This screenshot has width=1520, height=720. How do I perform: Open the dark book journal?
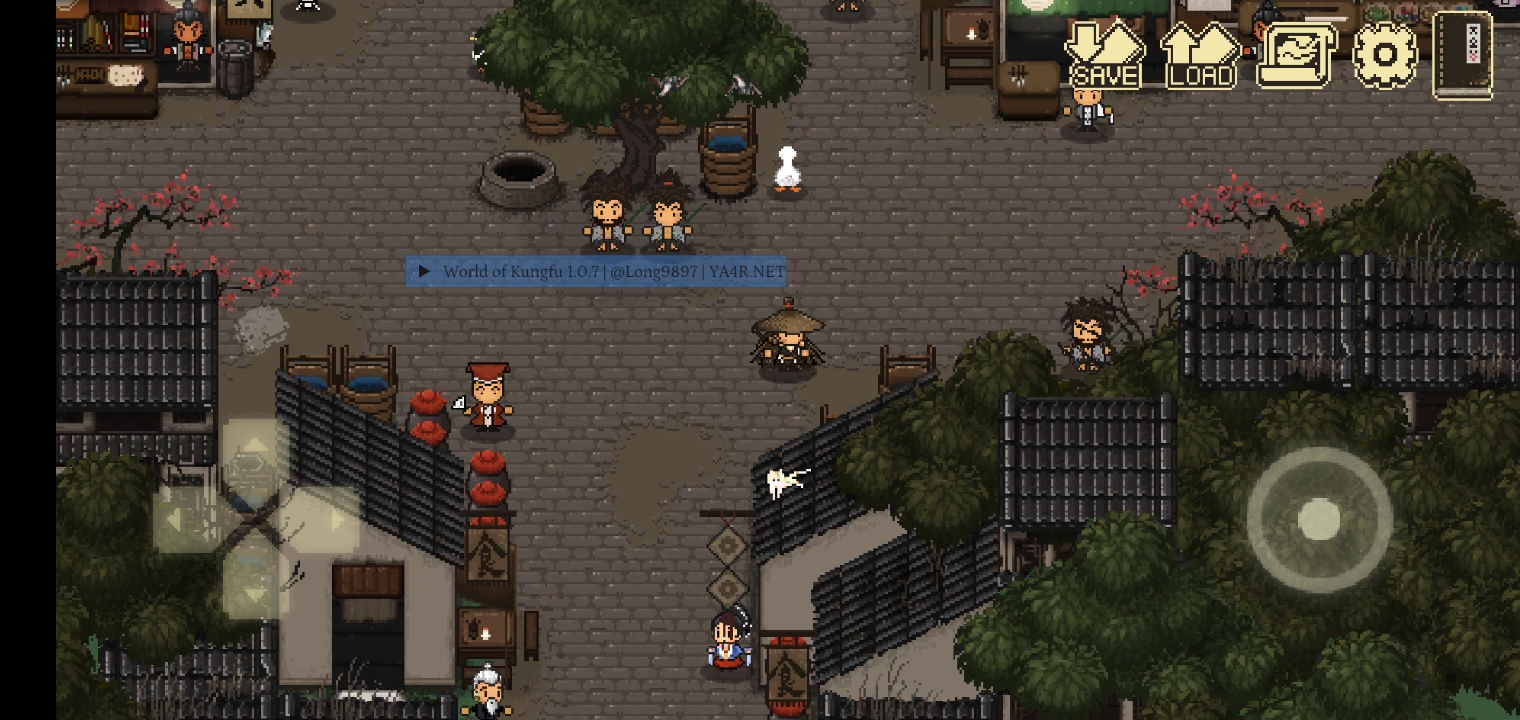point(1463,55)
